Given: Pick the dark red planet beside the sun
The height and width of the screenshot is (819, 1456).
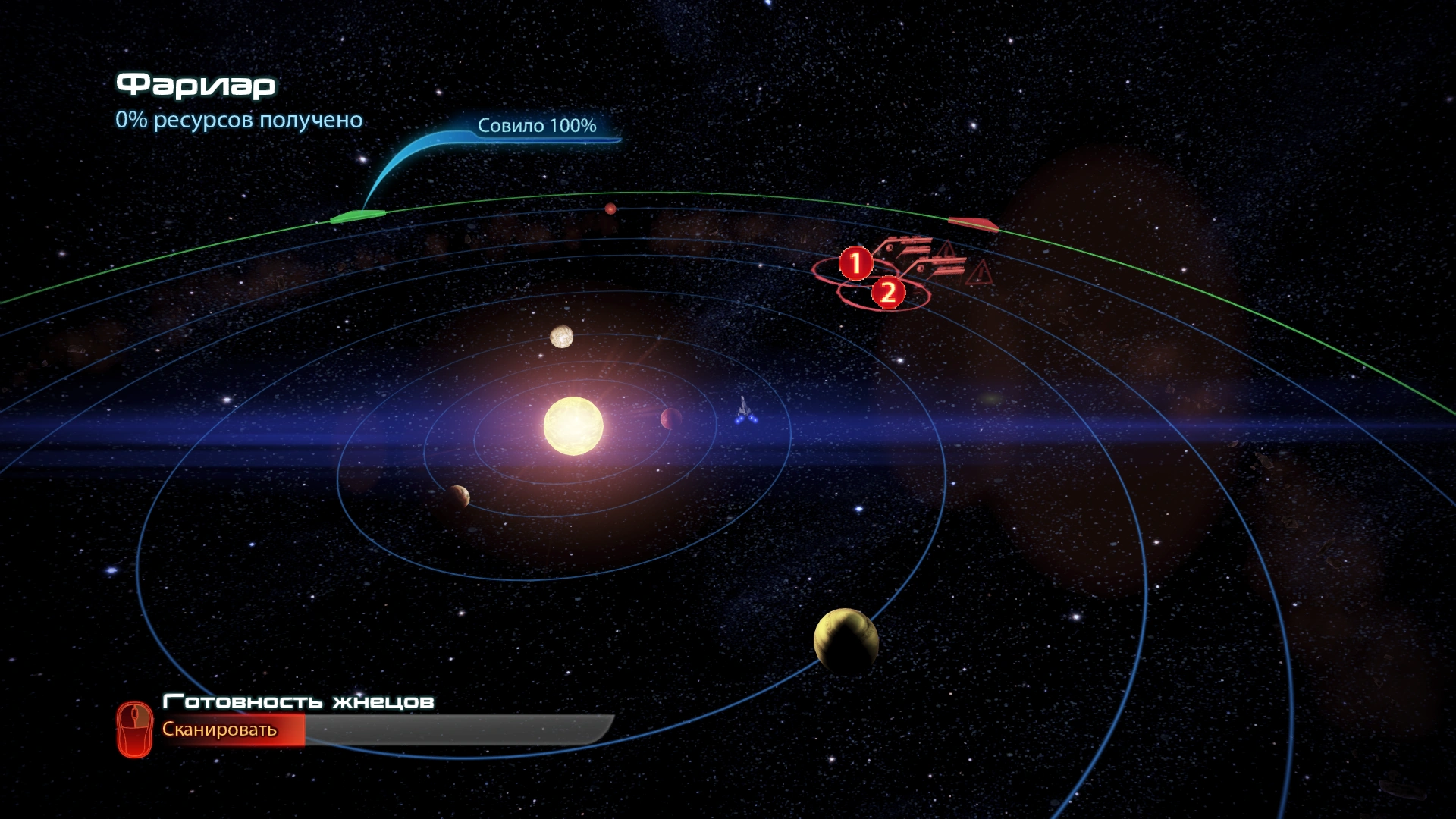Looking at the screenshot, I should click(x=670, y=419).
